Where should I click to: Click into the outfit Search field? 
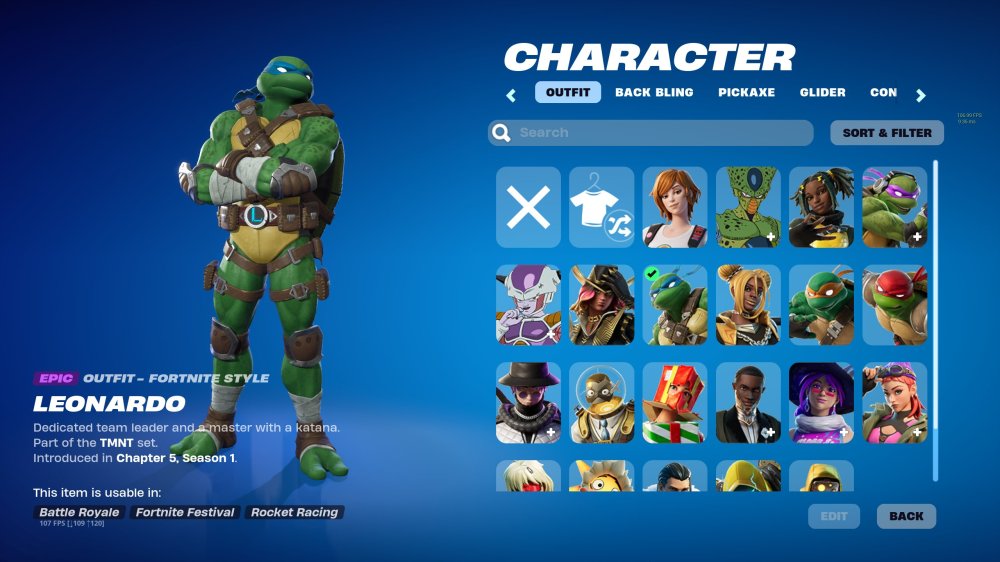[650, 133]
